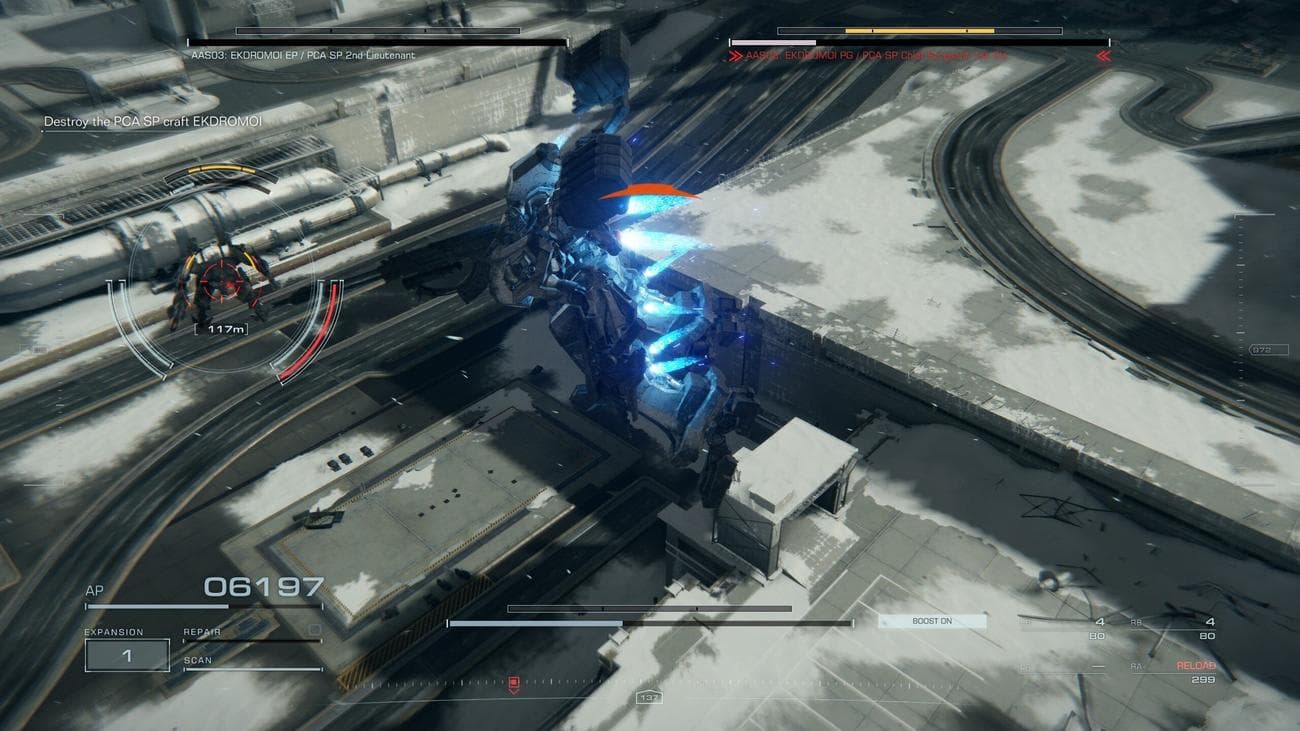Click the AP value 06197
This screenshot has width=1300, height=731.
(263, 587)
